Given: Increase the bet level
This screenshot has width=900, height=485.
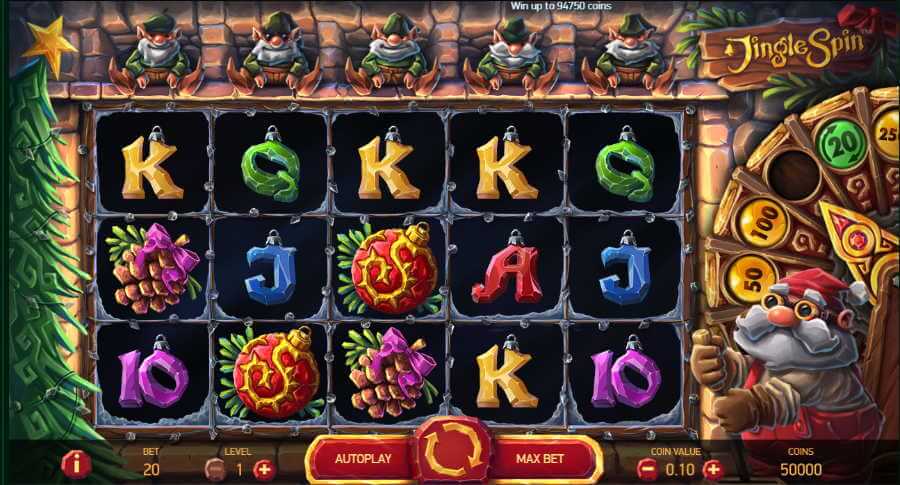Looking at the screenshot, I should (x=263, y=468).
